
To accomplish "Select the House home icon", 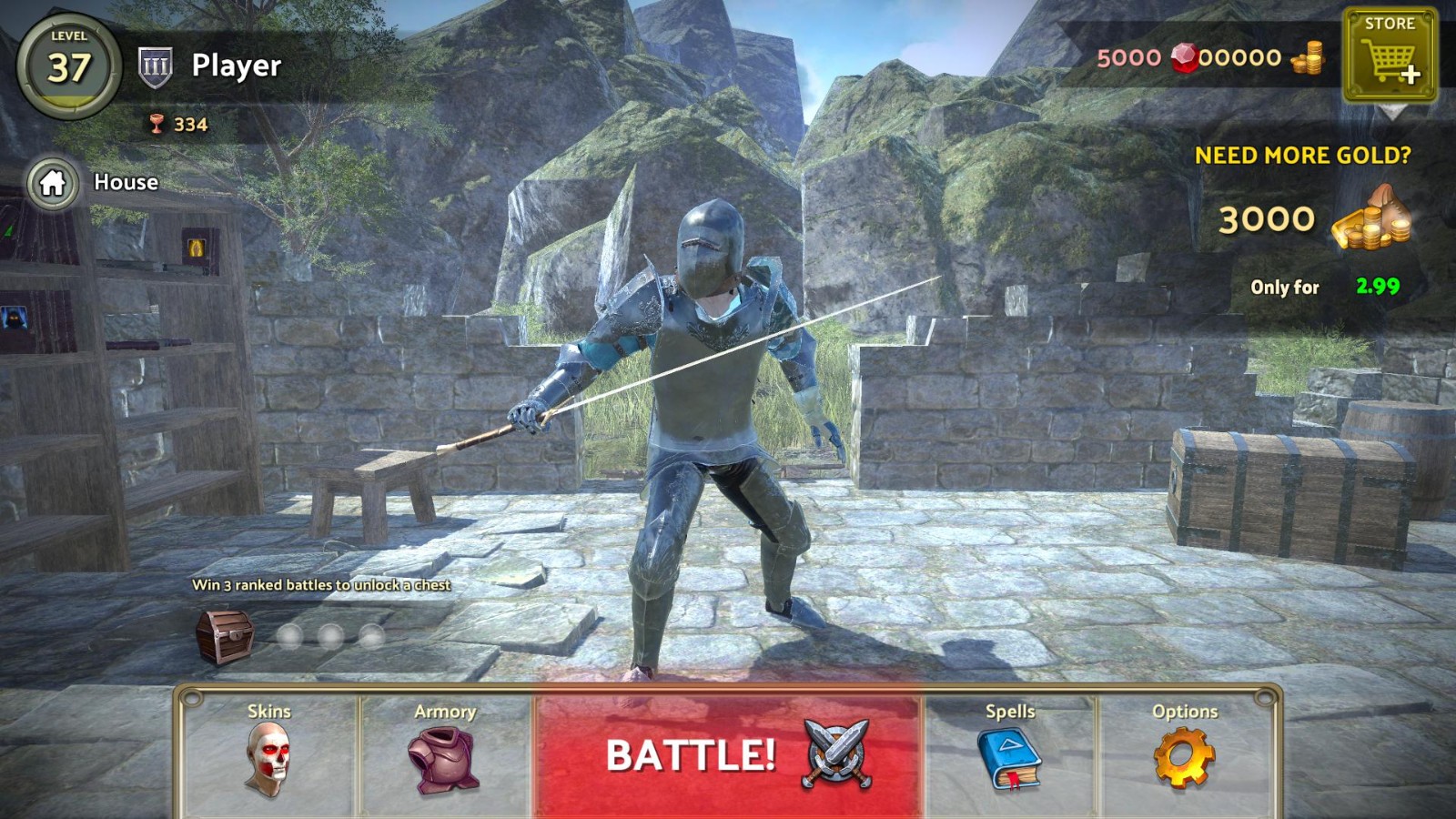I will (x=53, y=182).
